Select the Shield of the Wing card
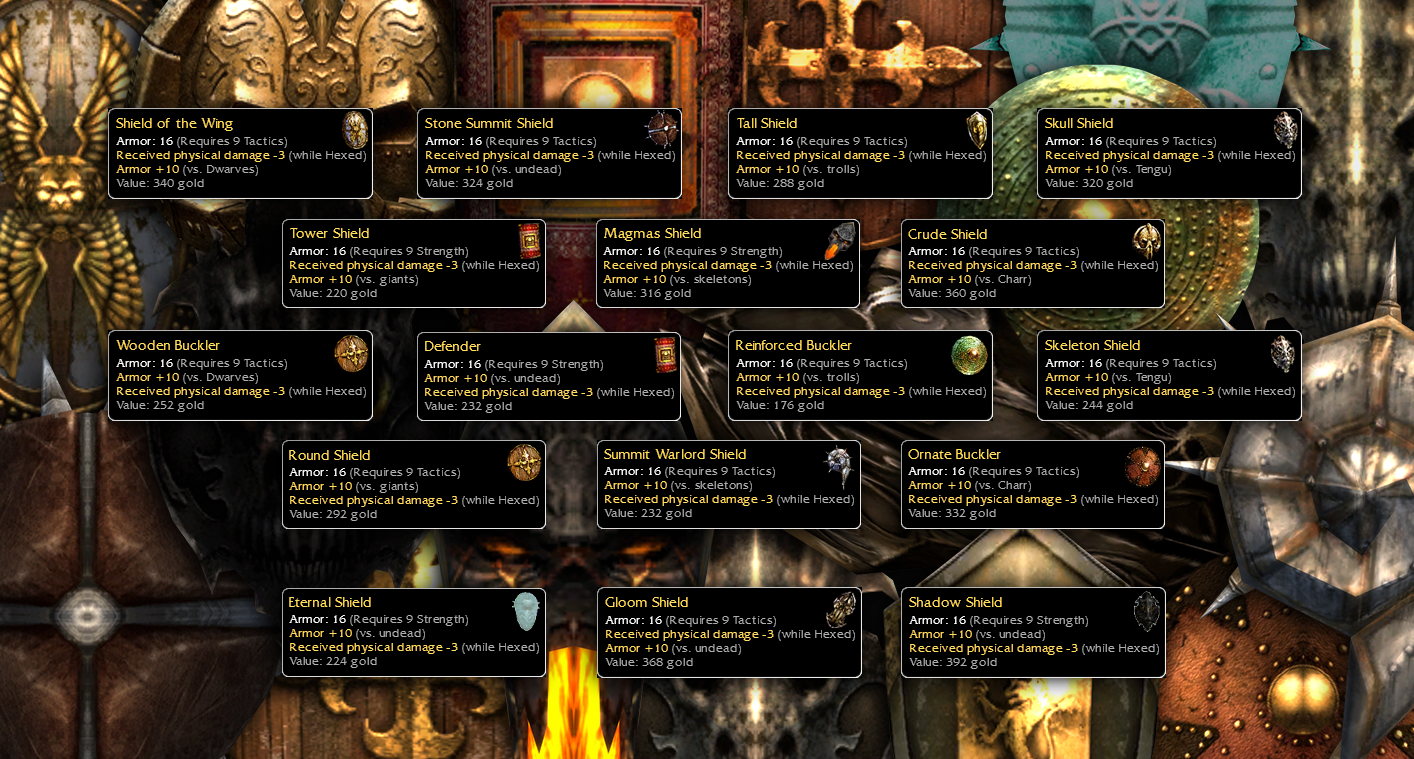 tap(240, 154)
